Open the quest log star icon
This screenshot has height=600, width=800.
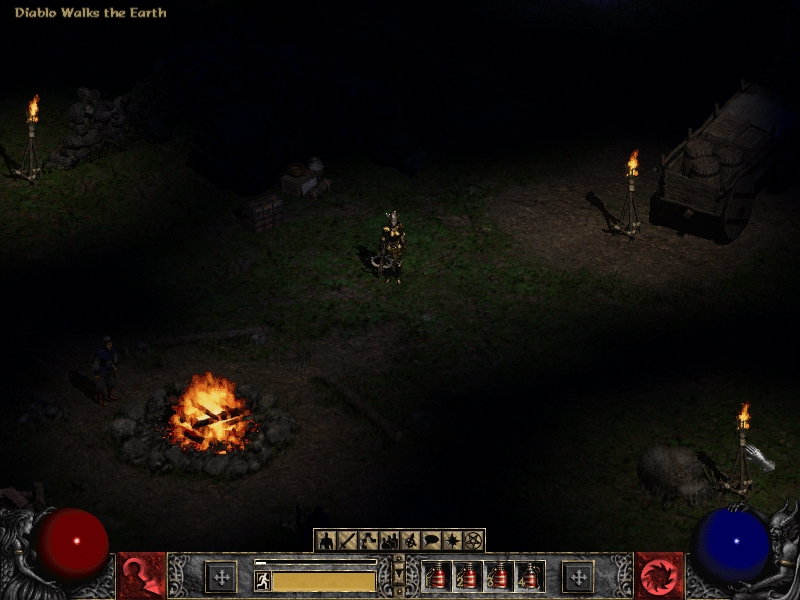coord(452,541)
